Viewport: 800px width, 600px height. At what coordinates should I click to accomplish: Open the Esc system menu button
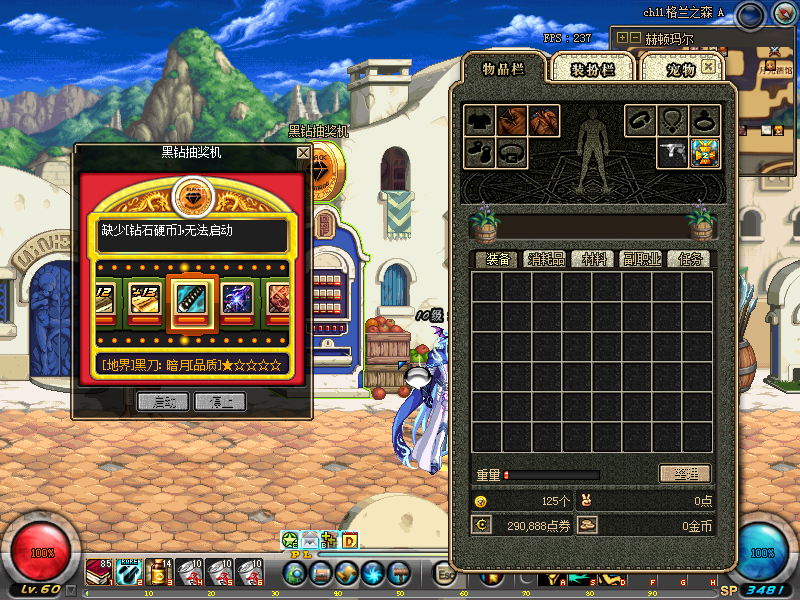coord(444,573)
